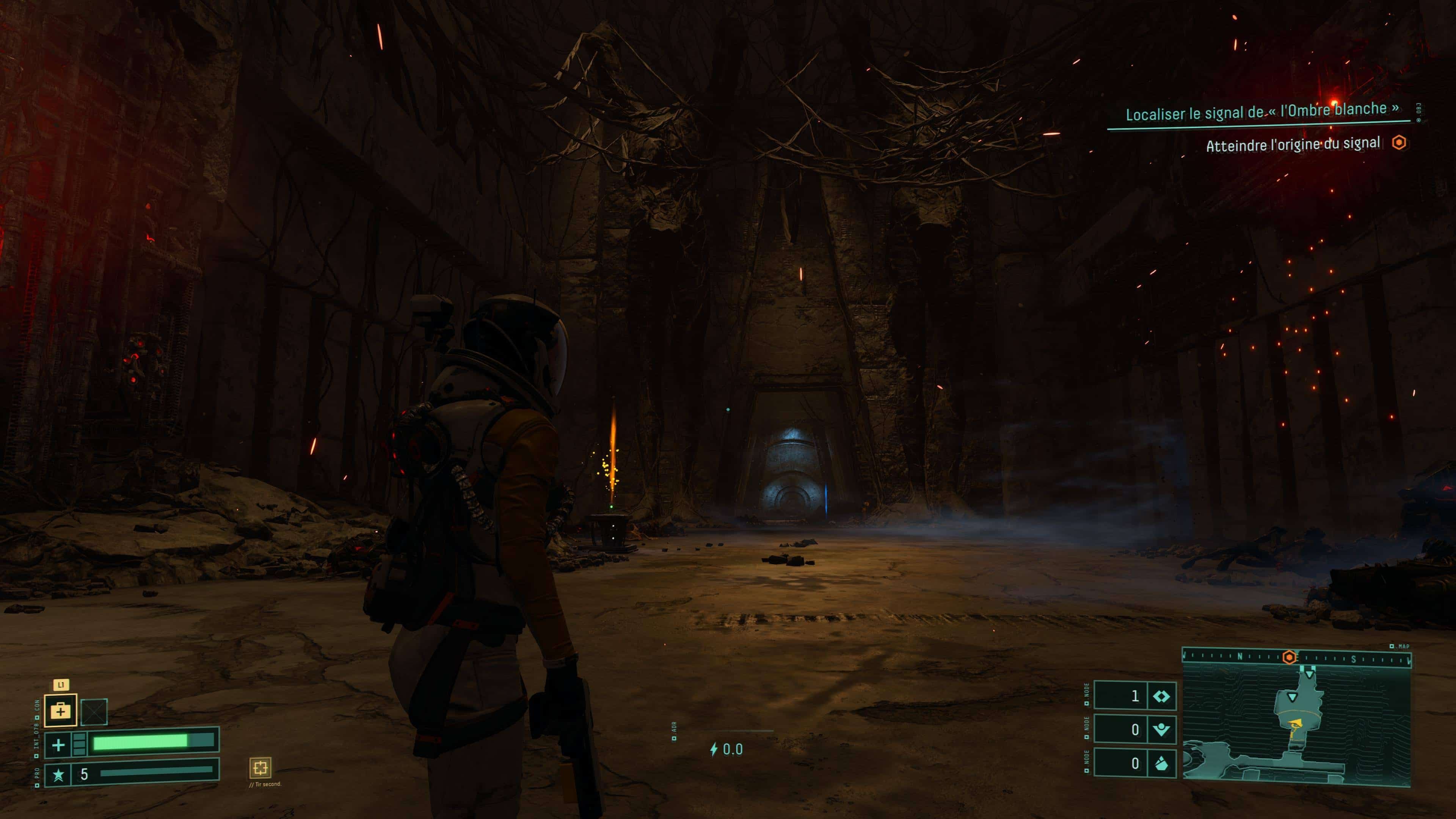Screen dimensions: 1456x819
Task: Click the integrity plus icon
Action: pyautogui.click(x=58, y=745)
